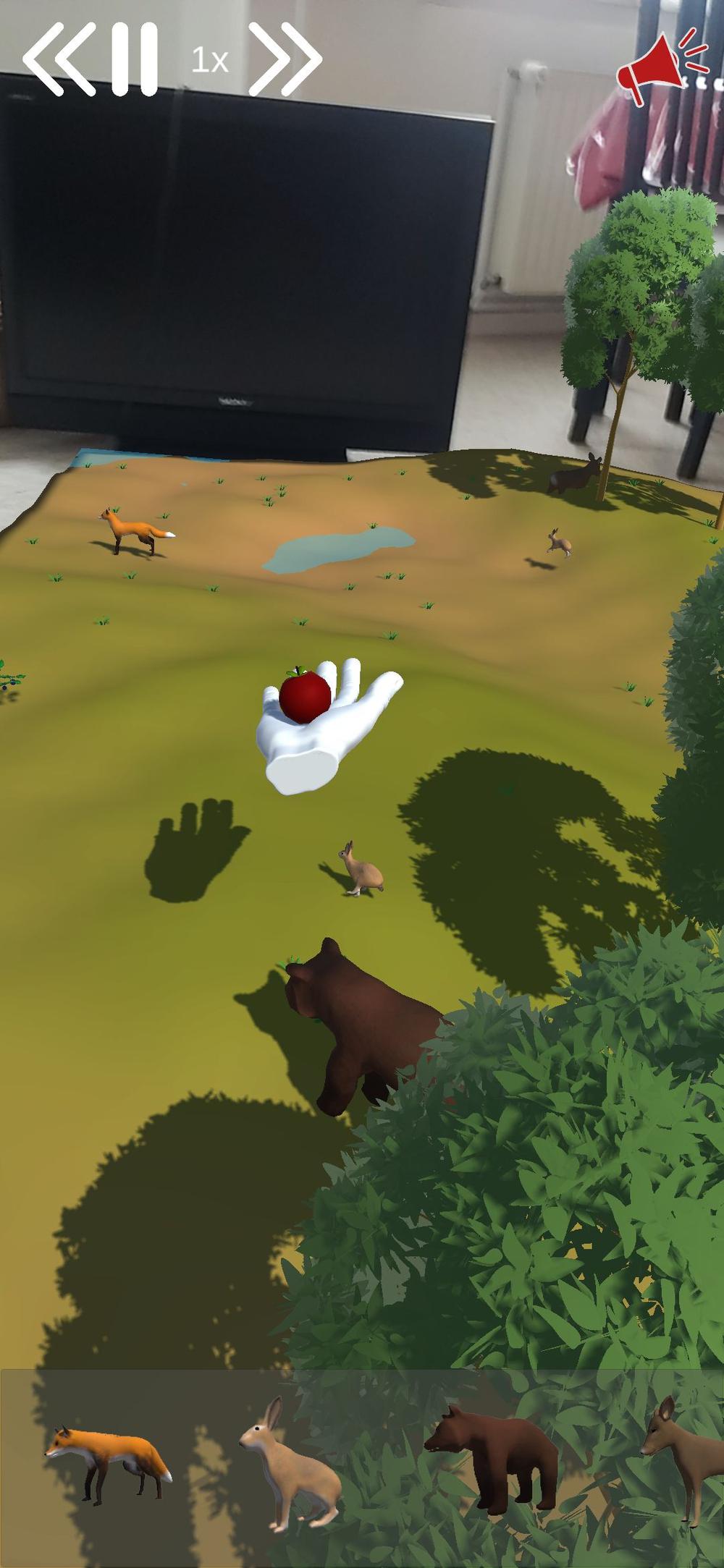Select the fox from the animal bar
Viewport: 724px width, 1568px height.
click(110, 1462)
